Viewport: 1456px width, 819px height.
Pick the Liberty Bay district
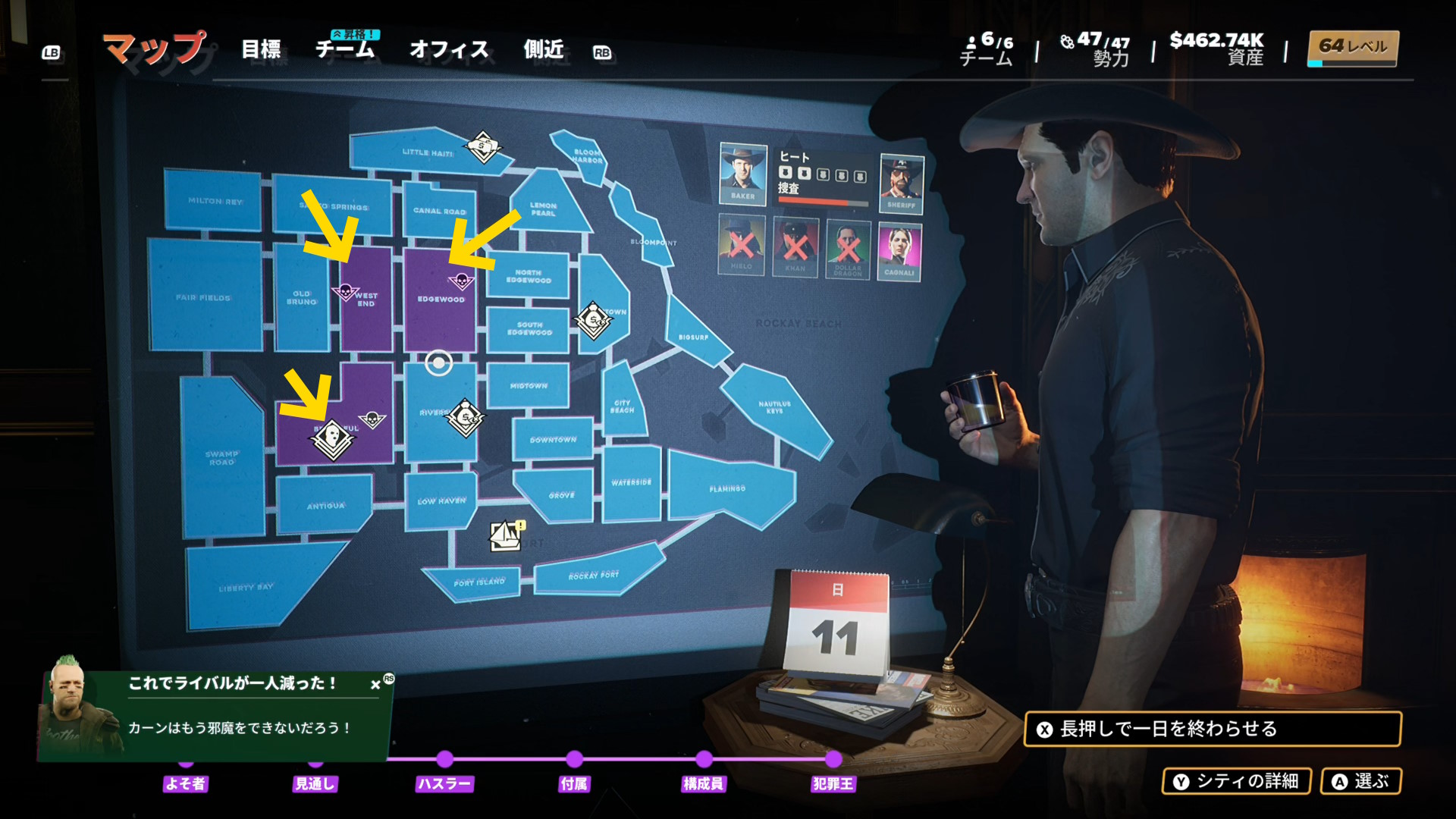[246, 588]
